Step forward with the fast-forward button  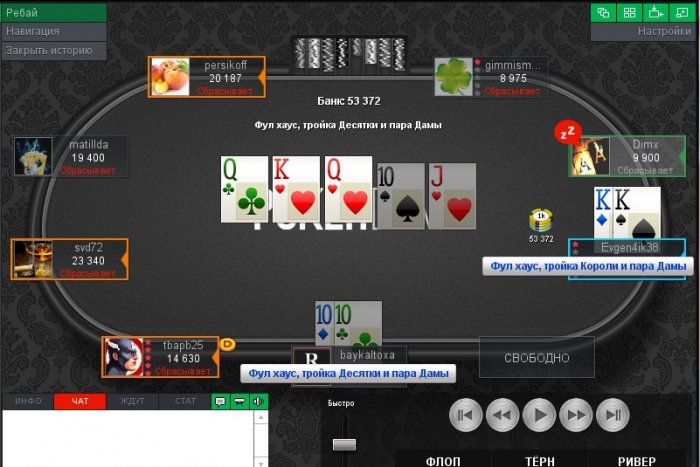point(576,414)
